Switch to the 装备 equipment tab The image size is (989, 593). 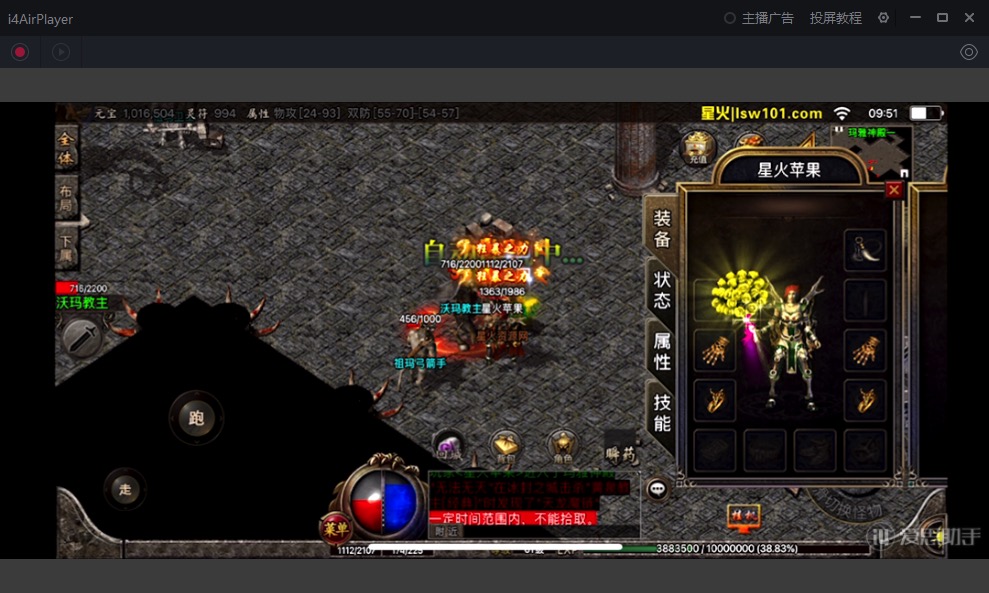(x=662, y=229)
